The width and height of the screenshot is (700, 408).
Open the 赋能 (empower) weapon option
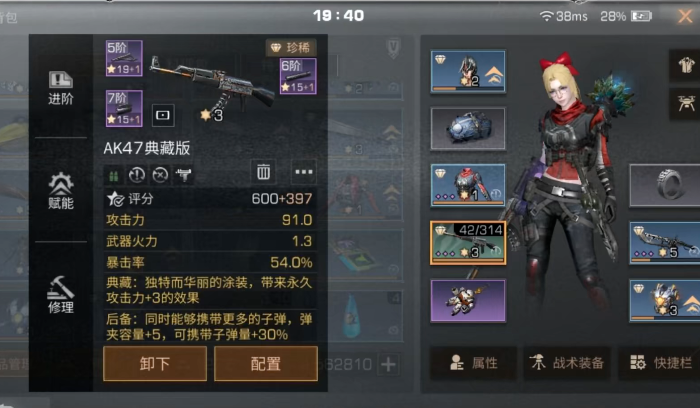coord(61,190)
